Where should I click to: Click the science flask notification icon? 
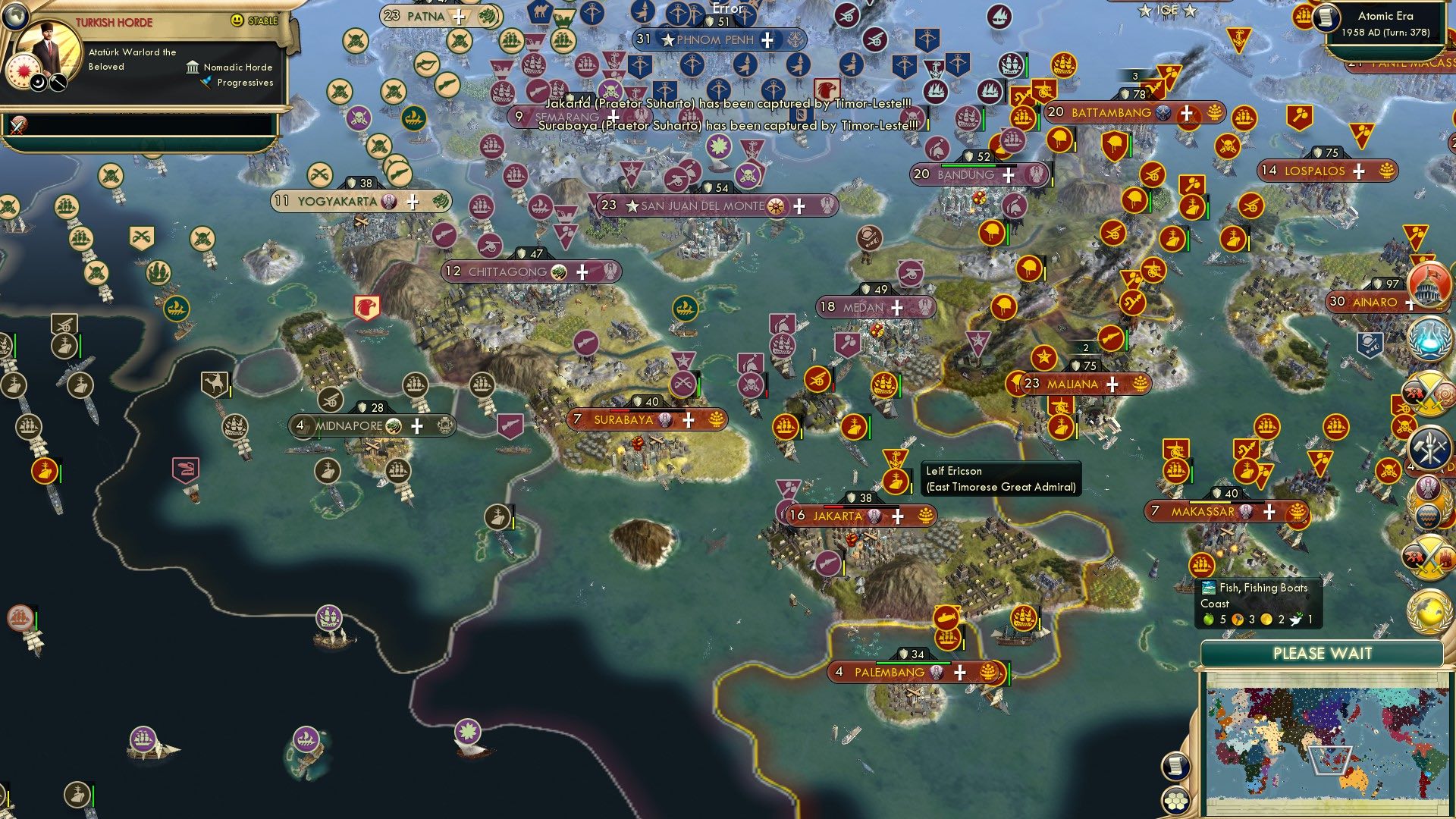[1426, 337]
